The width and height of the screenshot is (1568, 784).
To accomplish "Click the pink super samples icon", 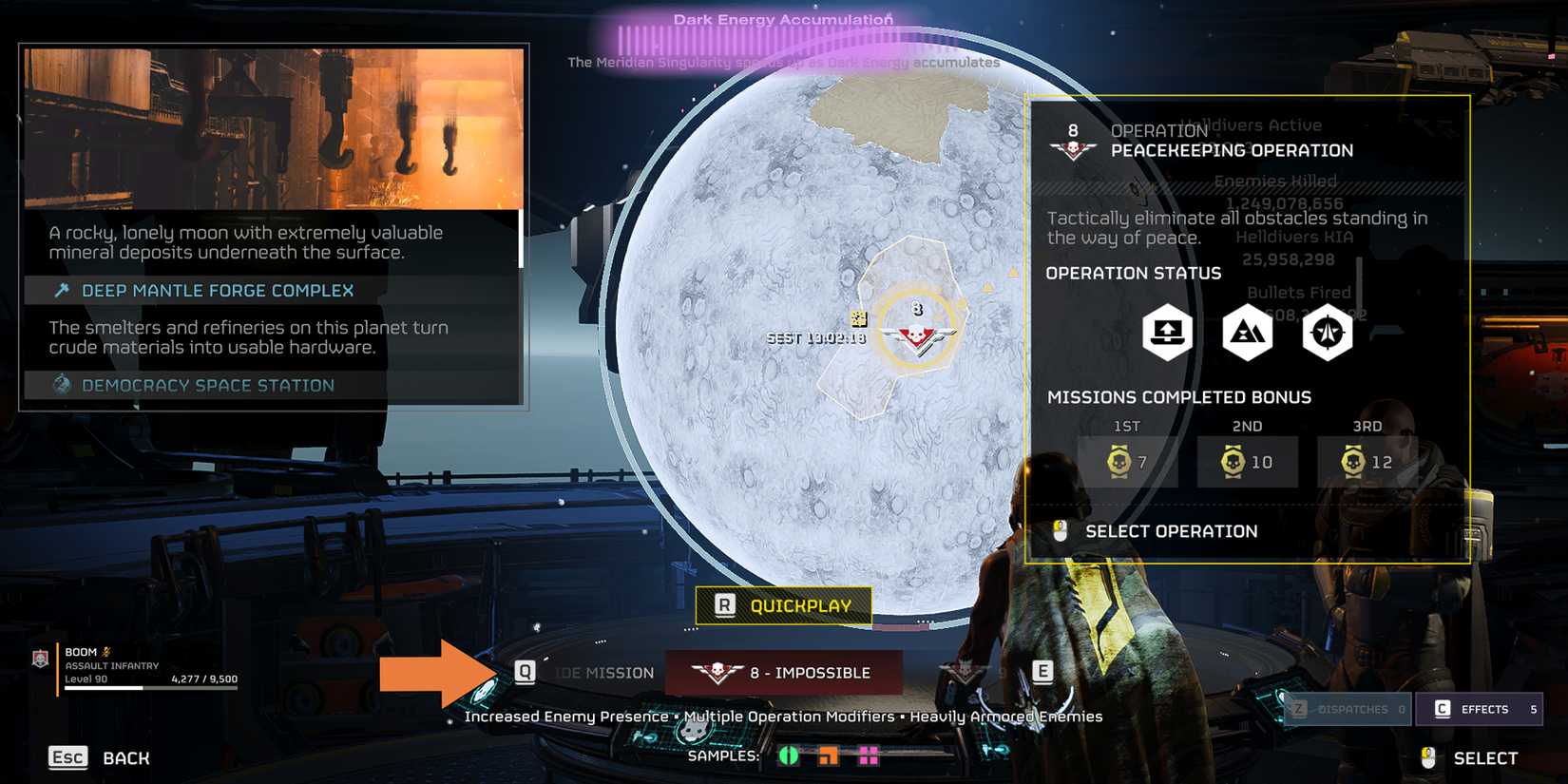I will [869, 757].
